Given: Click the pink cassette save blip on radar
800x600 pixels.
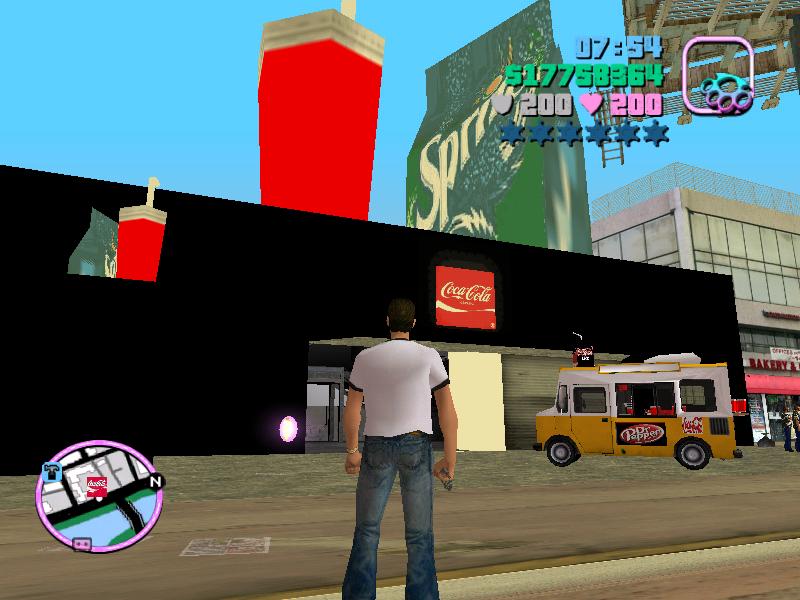Looking at the screenshot, I should click(x=83, y=544).
